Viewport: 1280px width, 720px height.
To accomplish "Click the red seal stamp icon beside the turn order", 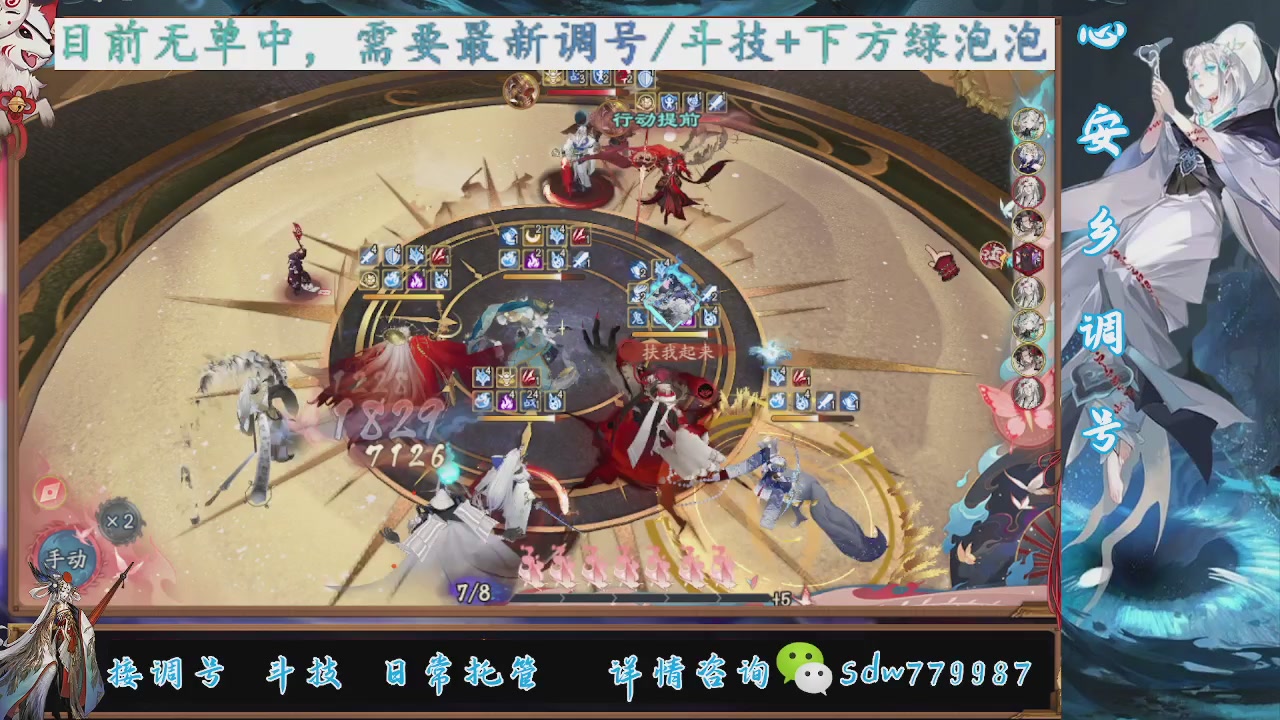I will point(991,254).
